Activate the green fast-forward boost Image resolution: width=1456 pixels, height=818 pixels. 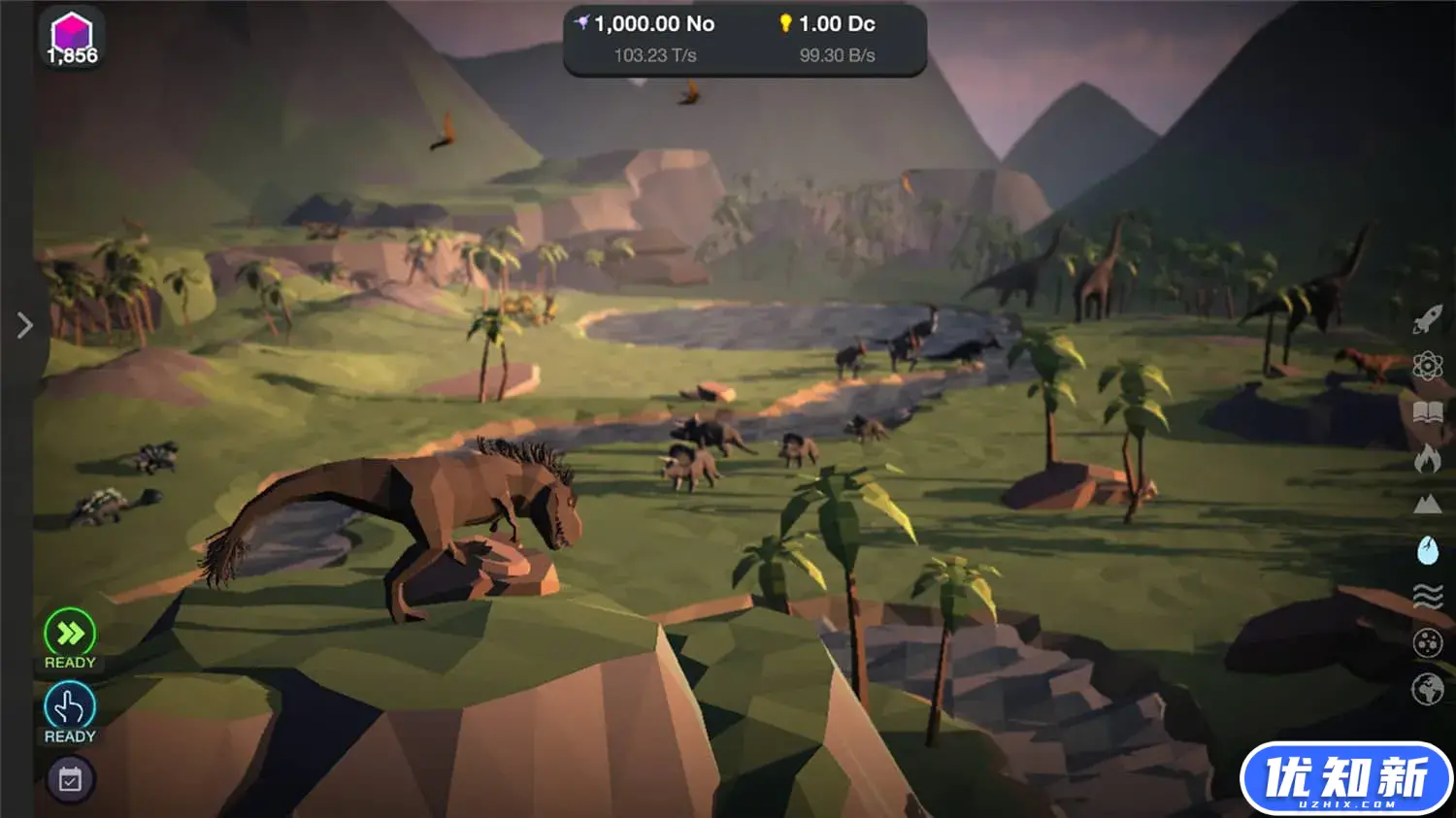[70, 634]
